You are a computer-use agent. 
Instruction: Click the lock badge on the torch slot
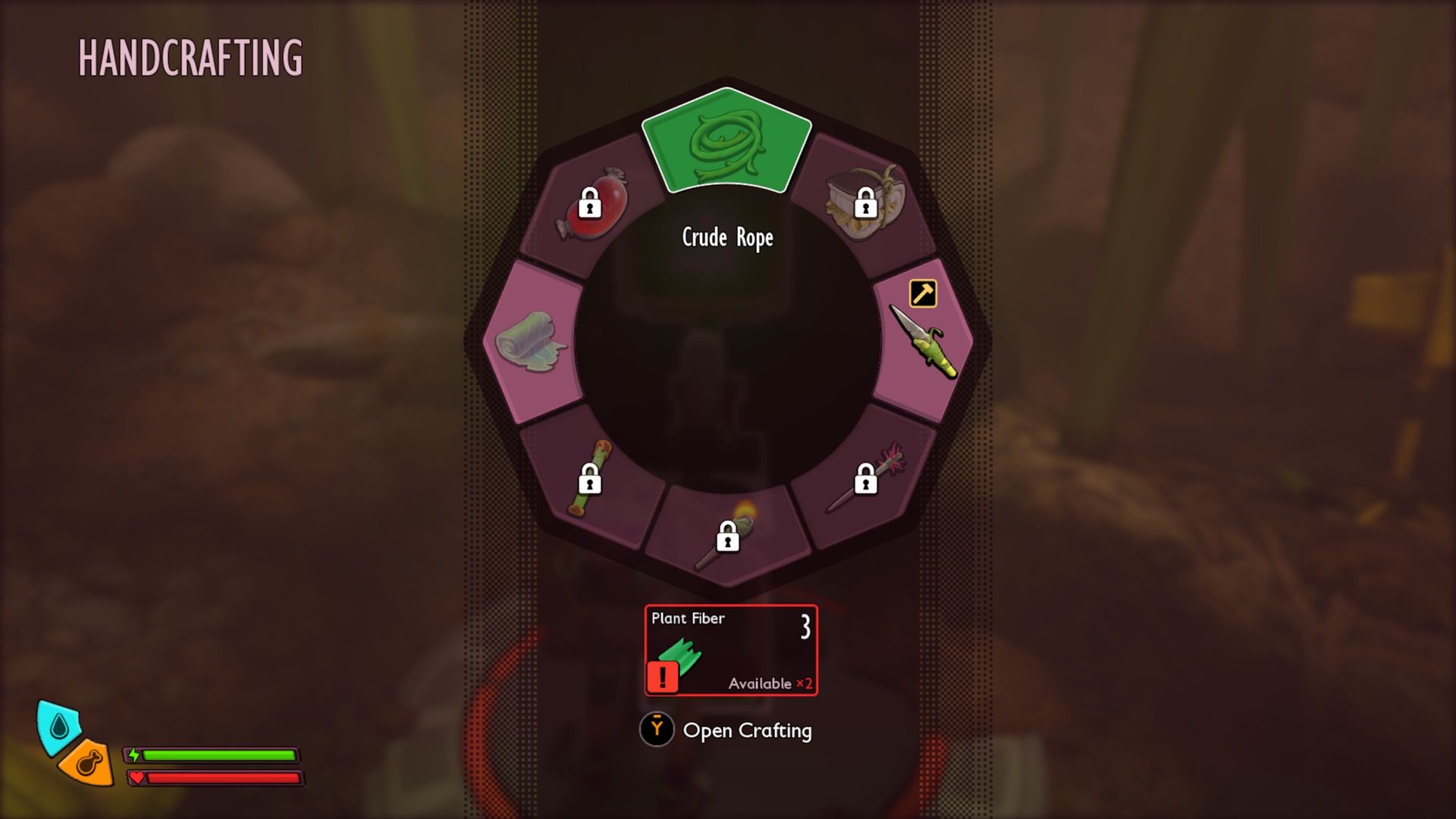(x=730, y=537)
